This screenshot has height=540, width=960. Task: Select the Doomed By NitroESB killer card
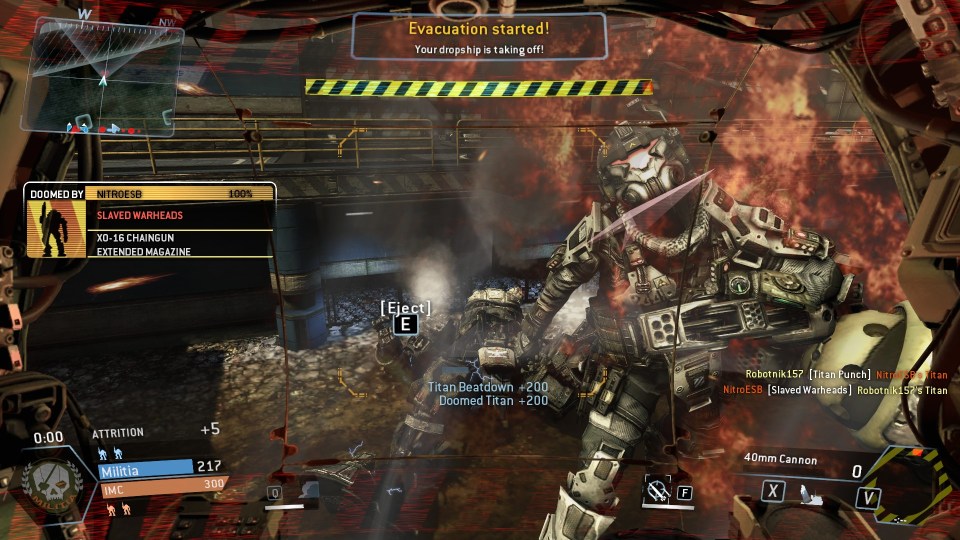tap(150, 221)
